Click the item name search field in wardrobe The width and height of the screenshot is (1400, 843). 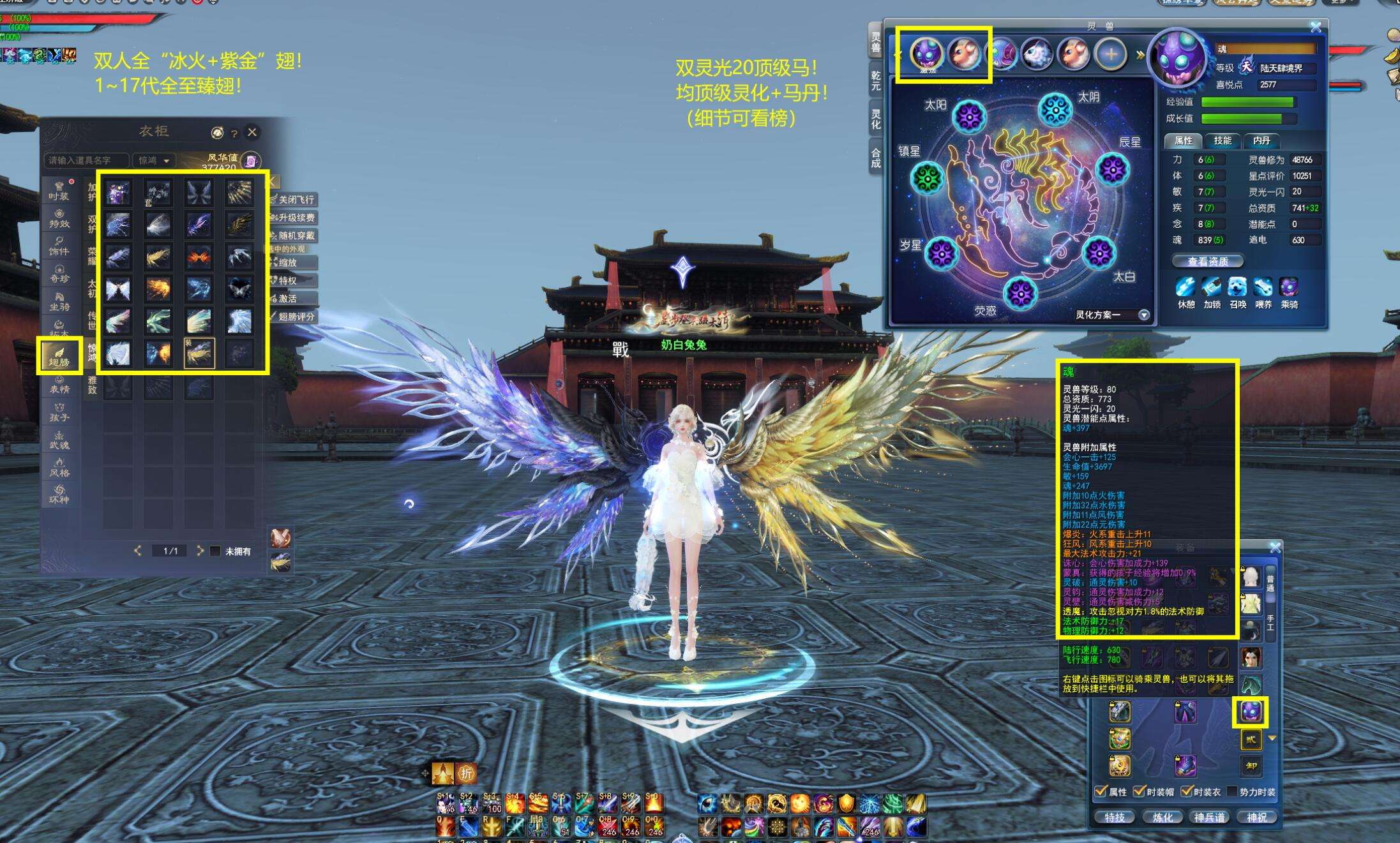[86, 160]
